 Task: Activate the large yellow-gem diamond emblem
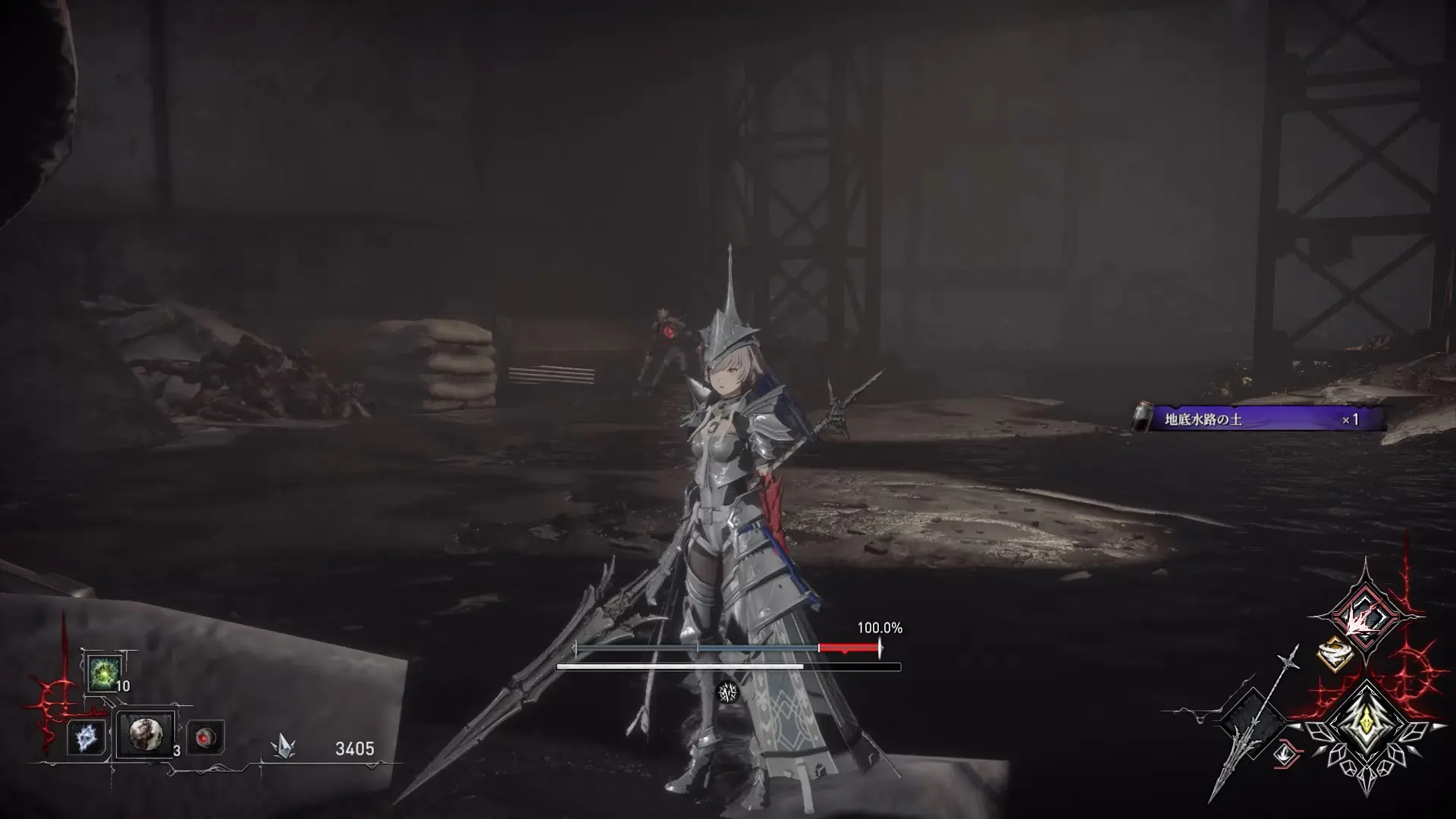pos(1366,726)
